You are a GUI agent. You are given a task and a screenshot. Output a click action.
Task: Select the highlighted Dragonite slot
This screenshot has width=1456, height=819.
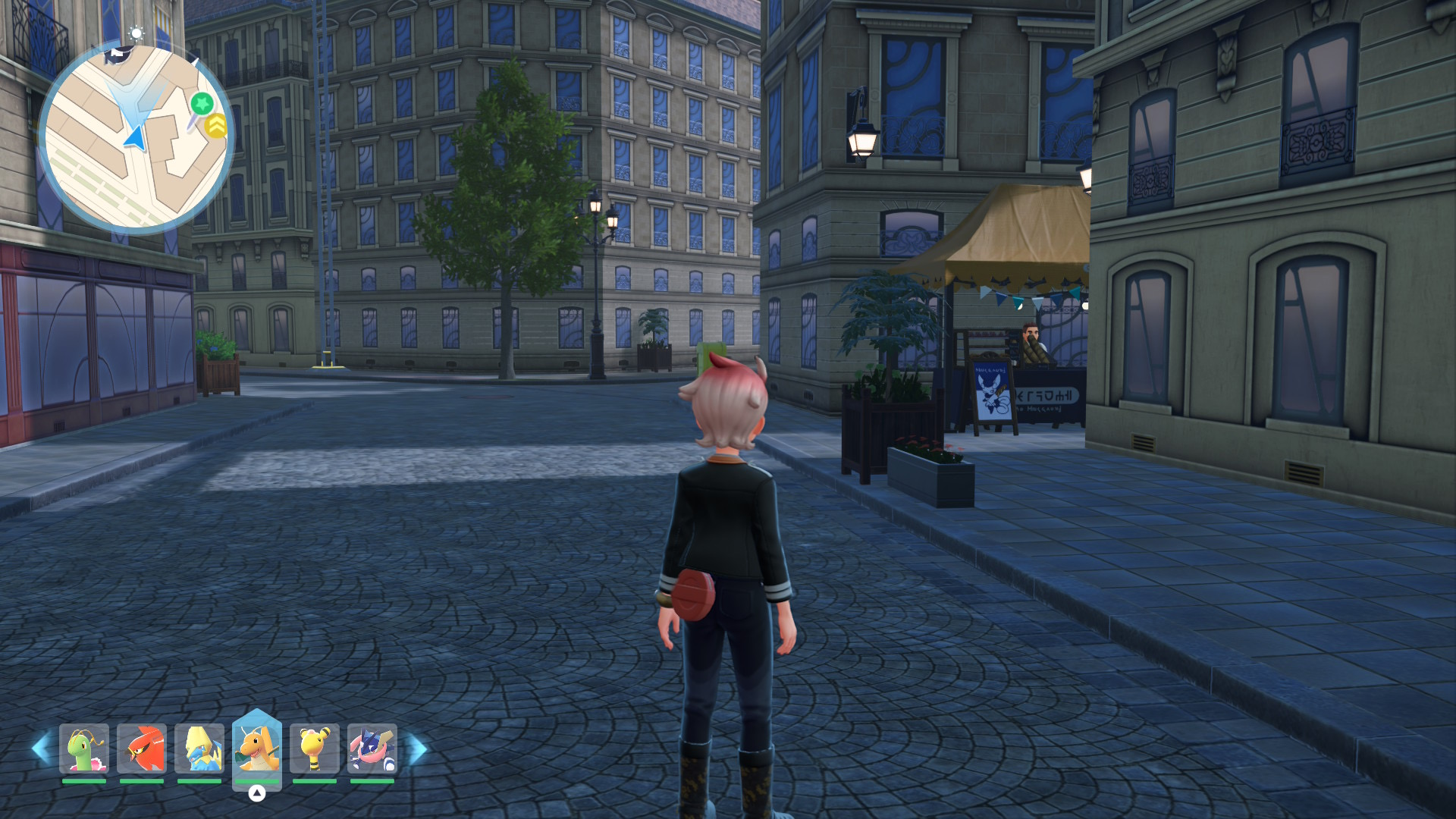tap(257, 747)
